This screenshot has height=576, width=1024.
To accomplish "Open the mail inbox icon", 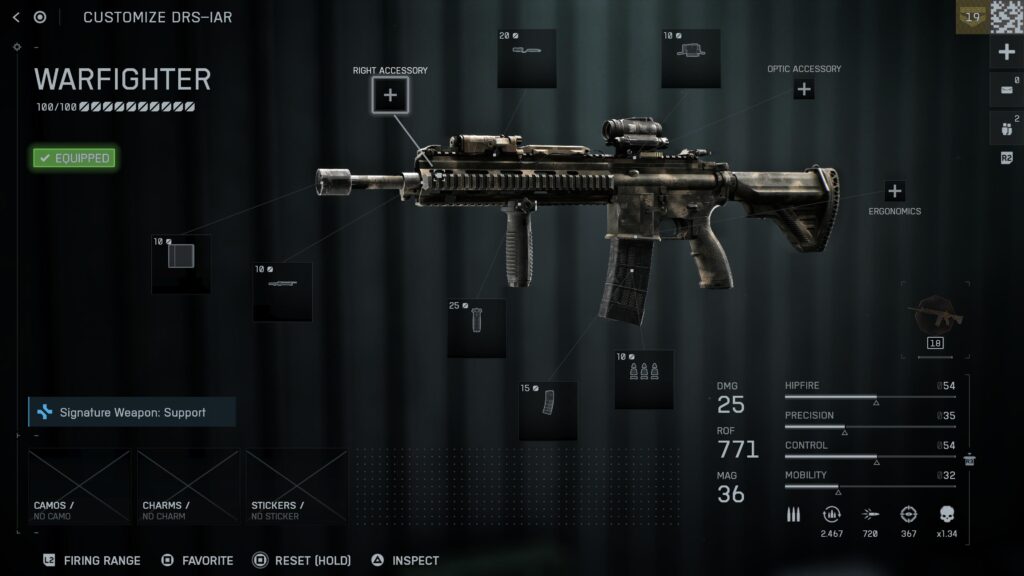I will point(1006,90).
